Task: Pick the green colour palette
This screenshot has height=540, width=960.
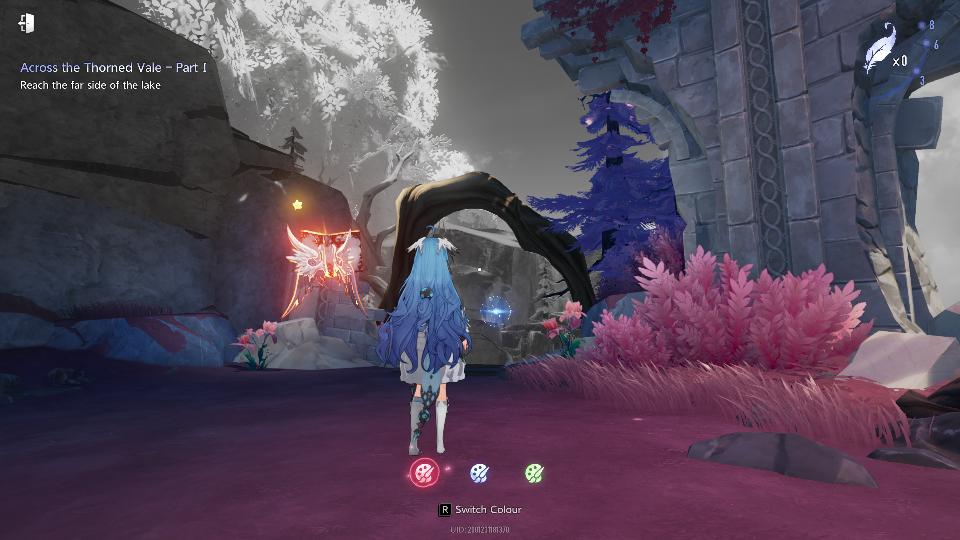Action: (x=534, y=472)
